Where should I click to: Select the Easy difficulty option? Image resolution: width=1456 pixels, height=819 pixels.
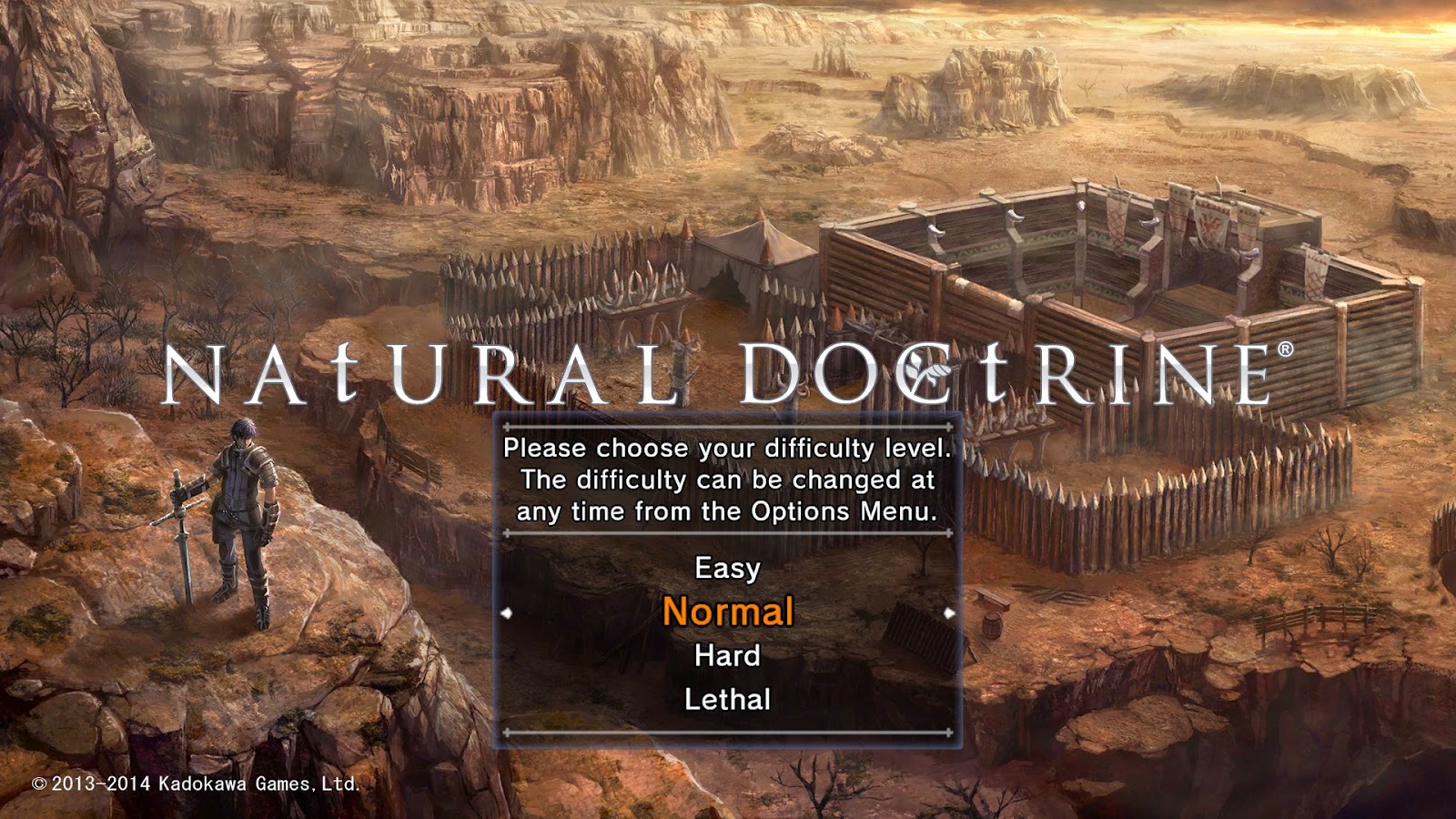726,568
